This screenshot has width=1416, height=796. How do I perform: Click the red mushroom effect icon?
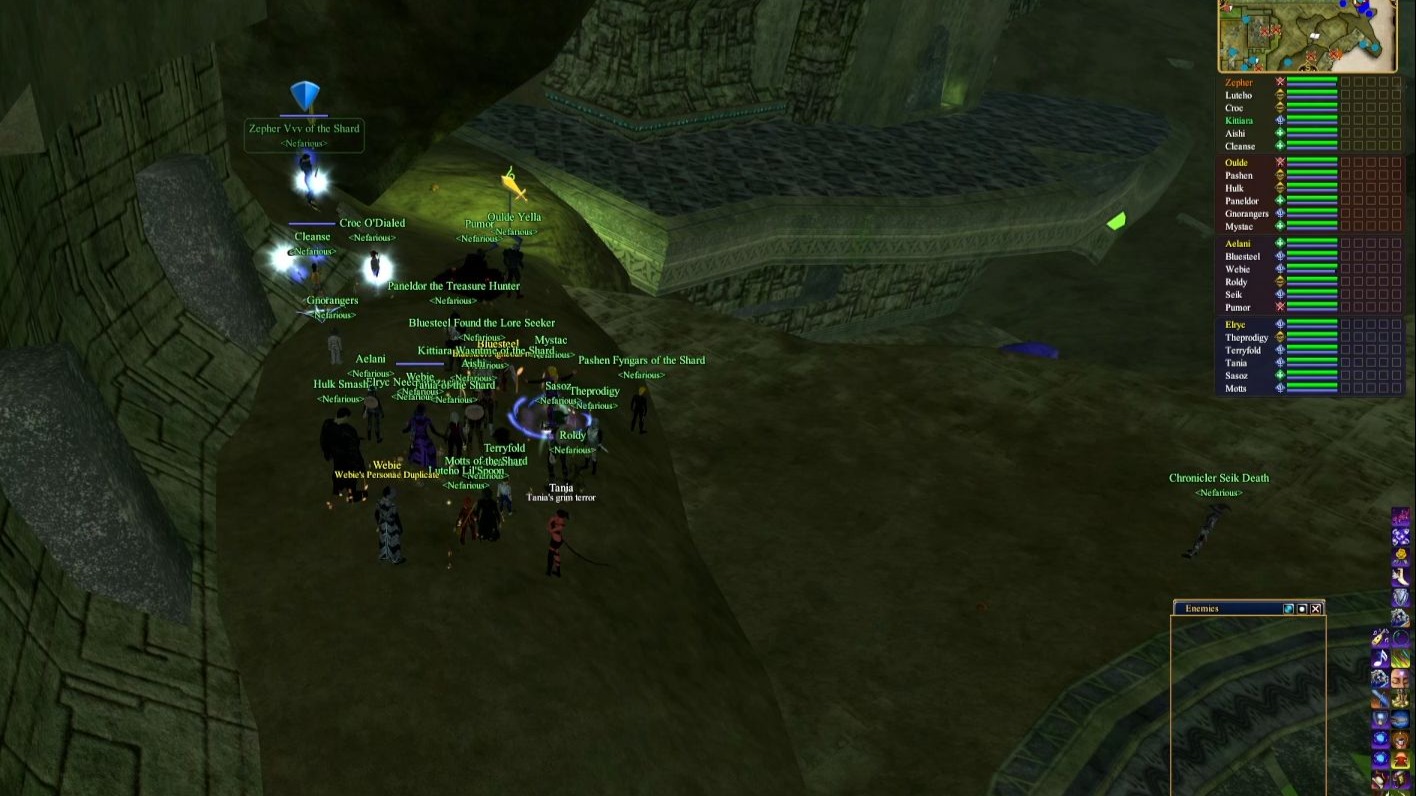tap(1400, 761)
